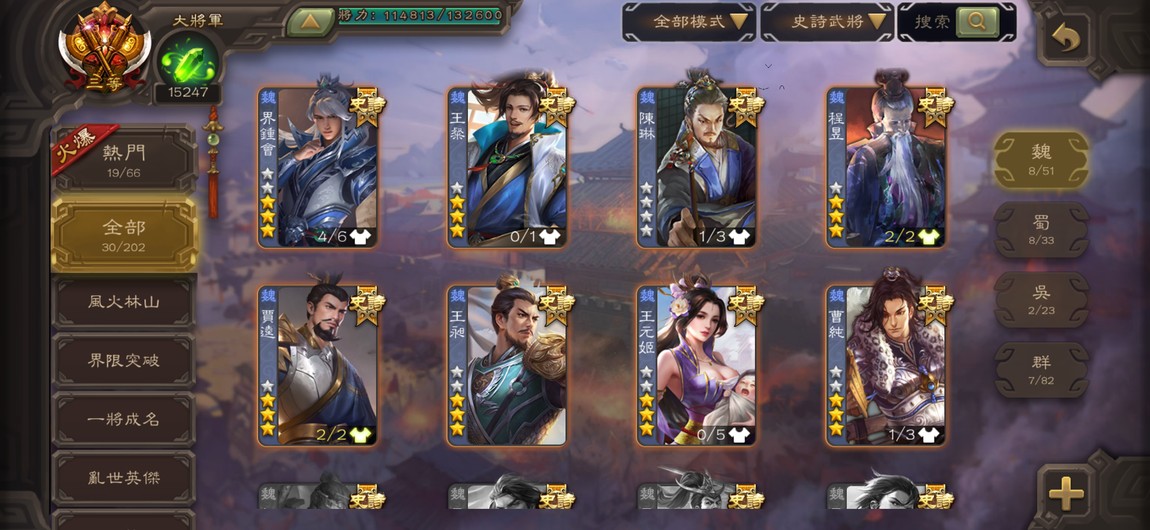Screen dimensions: 1150x530
Task: Select the 界鍾會 general card
Action: click(318, 167)
